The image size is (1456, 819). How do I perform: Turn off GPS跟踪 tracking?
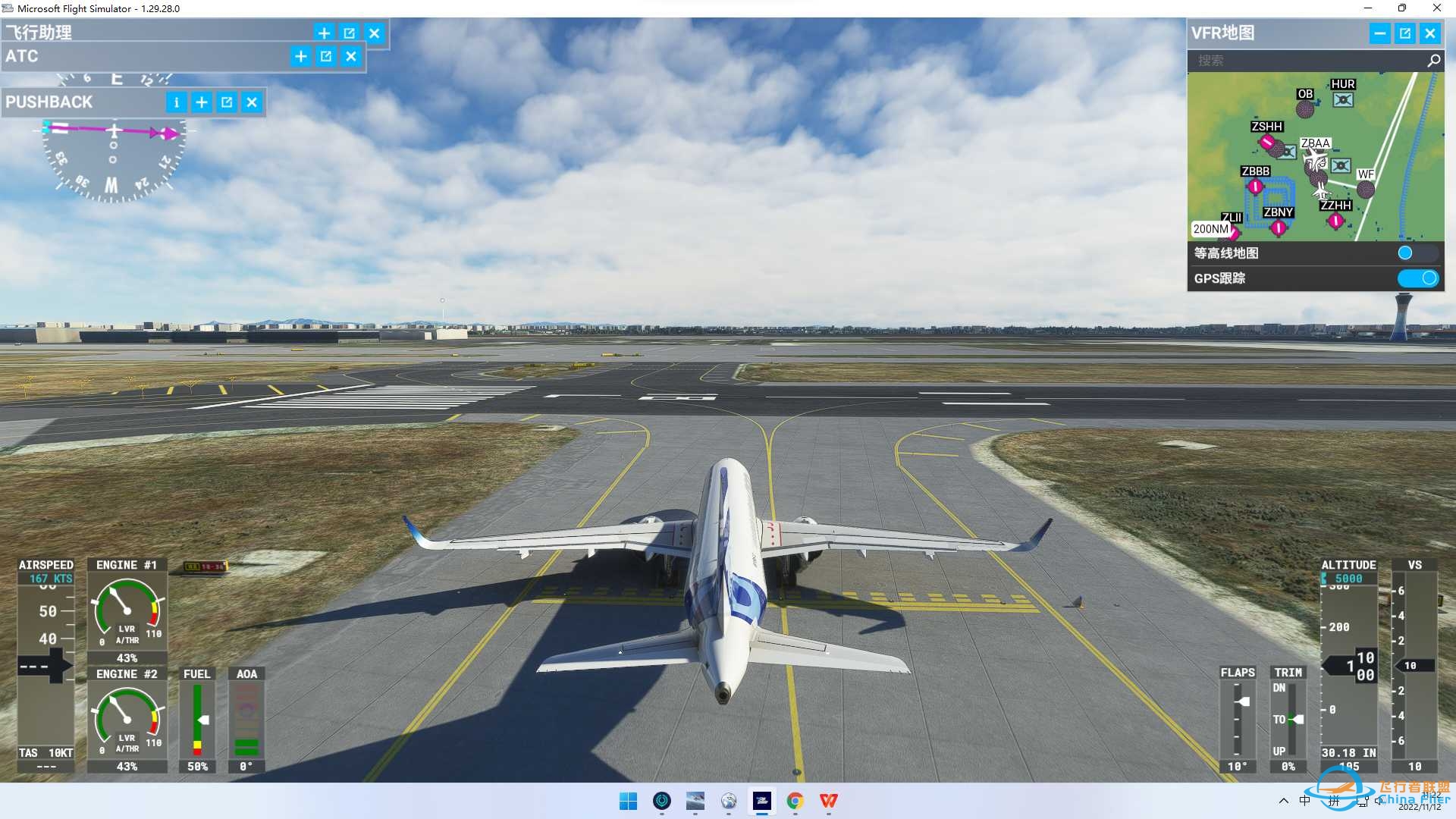coord(1417,278)
